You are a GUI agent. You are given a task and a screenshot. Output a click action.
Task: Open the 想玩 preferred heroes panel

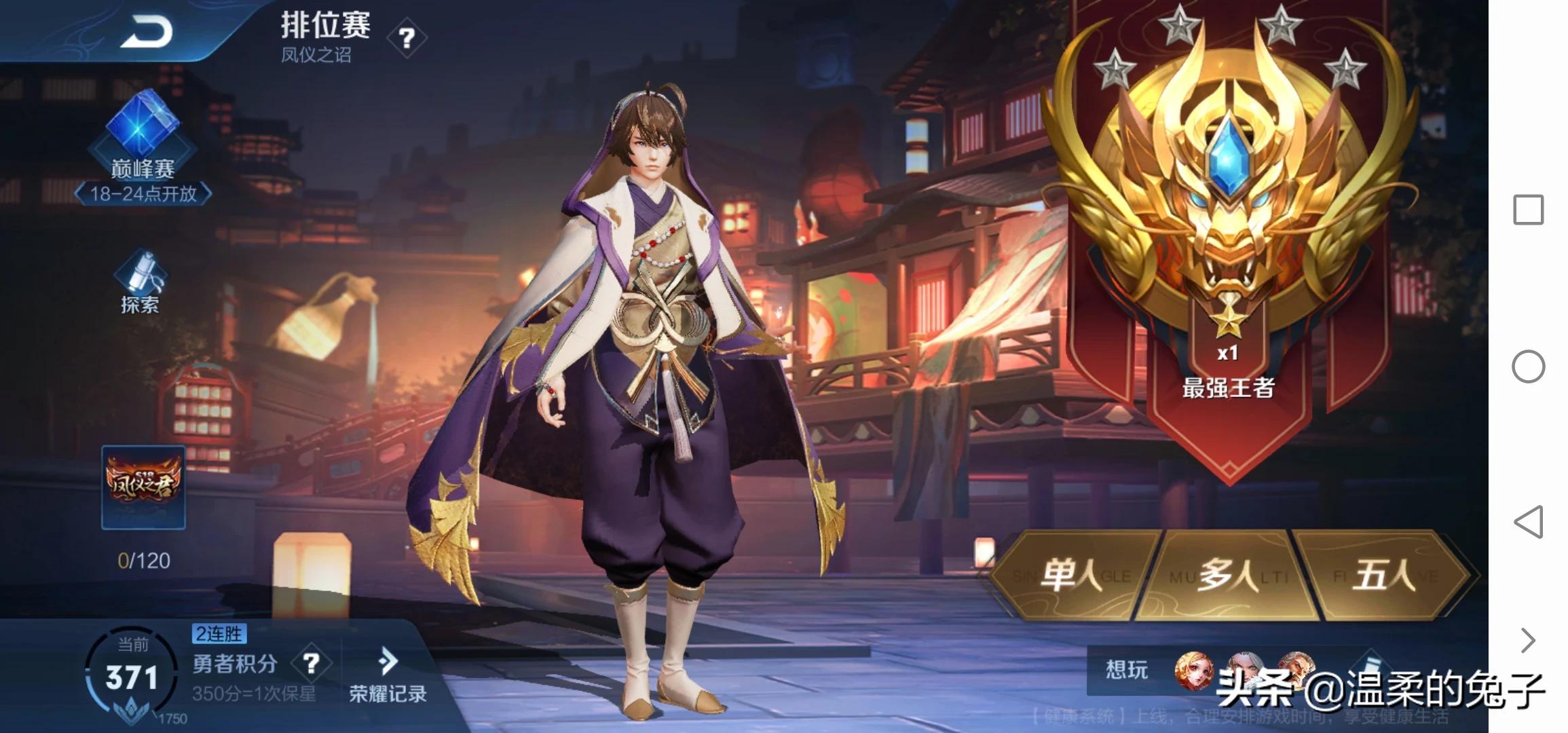coord(1127,671)
